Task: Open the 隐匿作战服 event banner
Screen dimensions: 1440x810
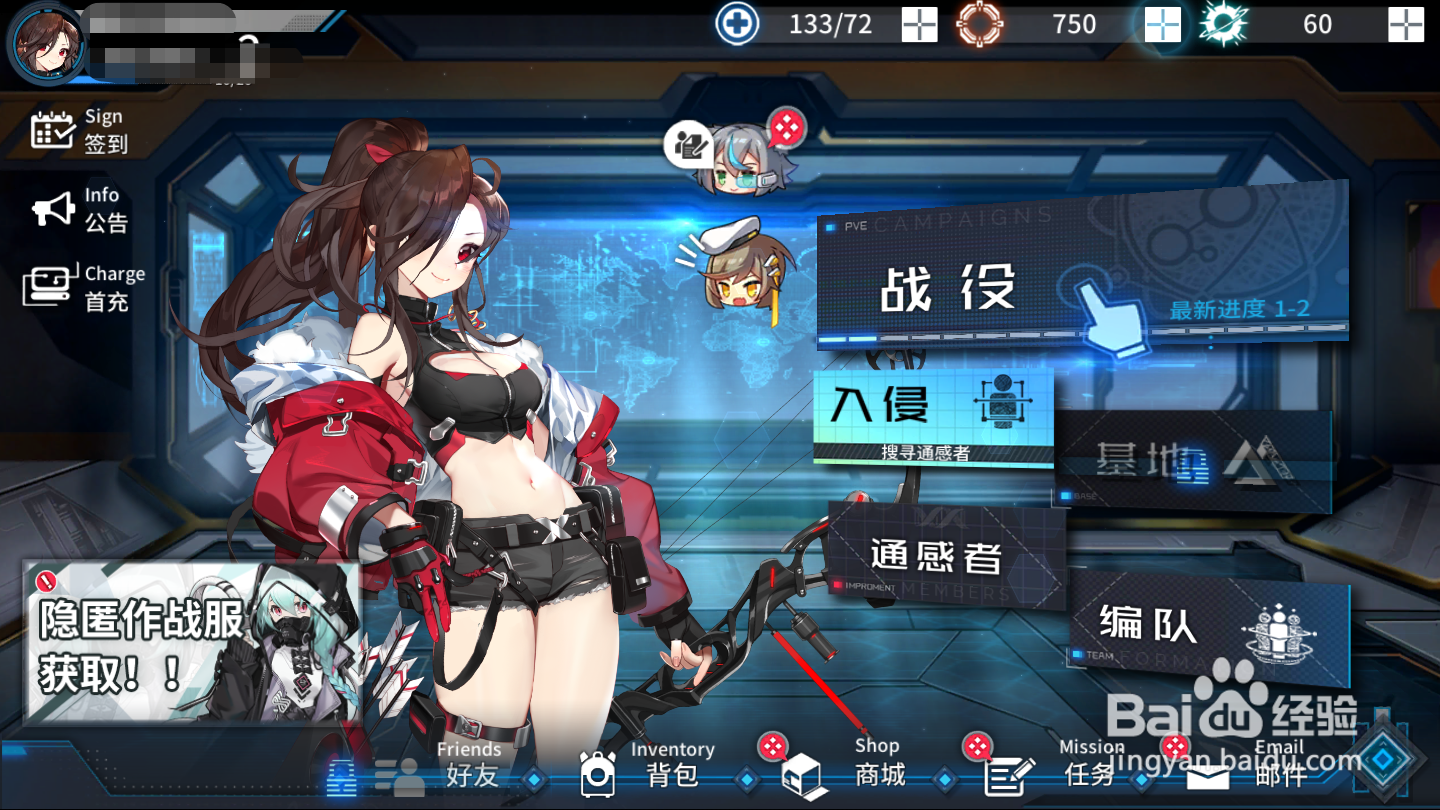Action: (x=192, y=642)
